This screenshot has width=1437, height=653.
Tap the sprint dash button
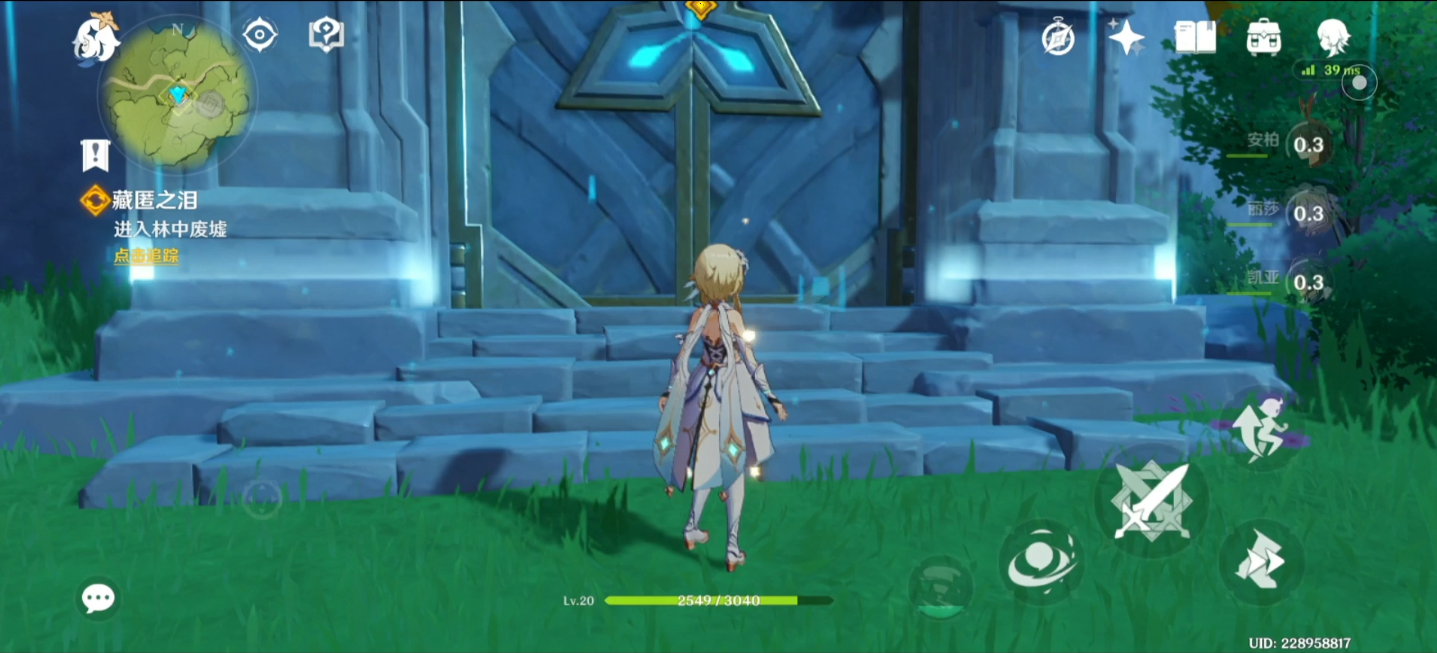tap(1260, 562)
